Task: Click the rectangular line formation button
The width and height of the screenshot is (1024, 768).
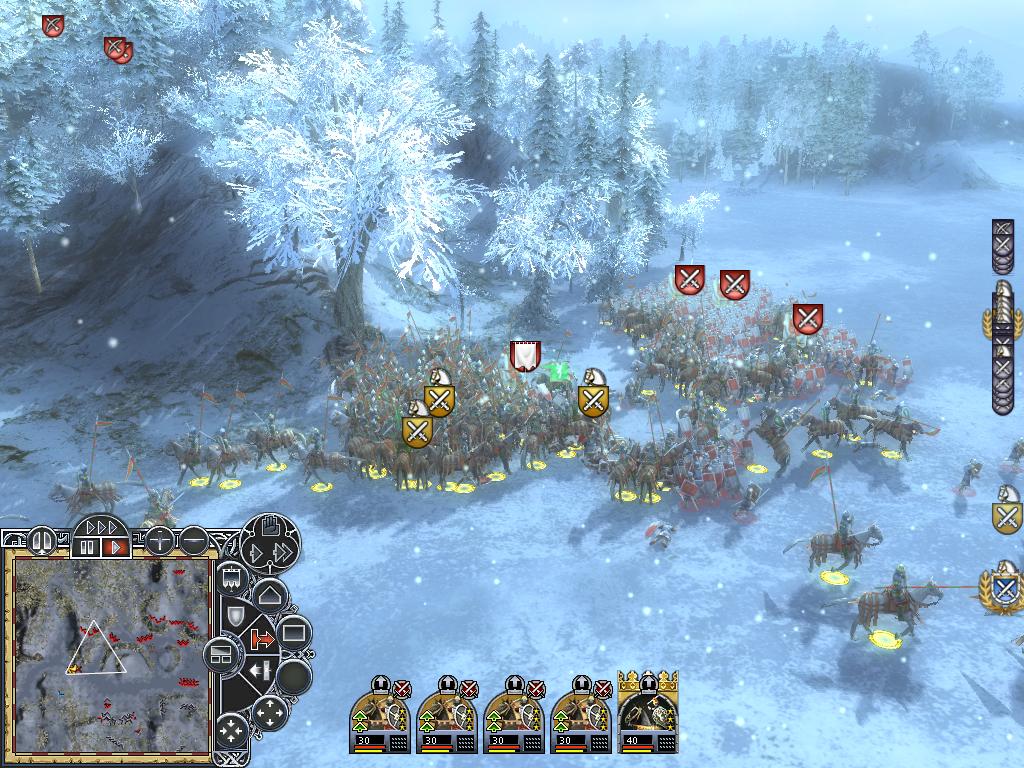Action: [294, 632]
